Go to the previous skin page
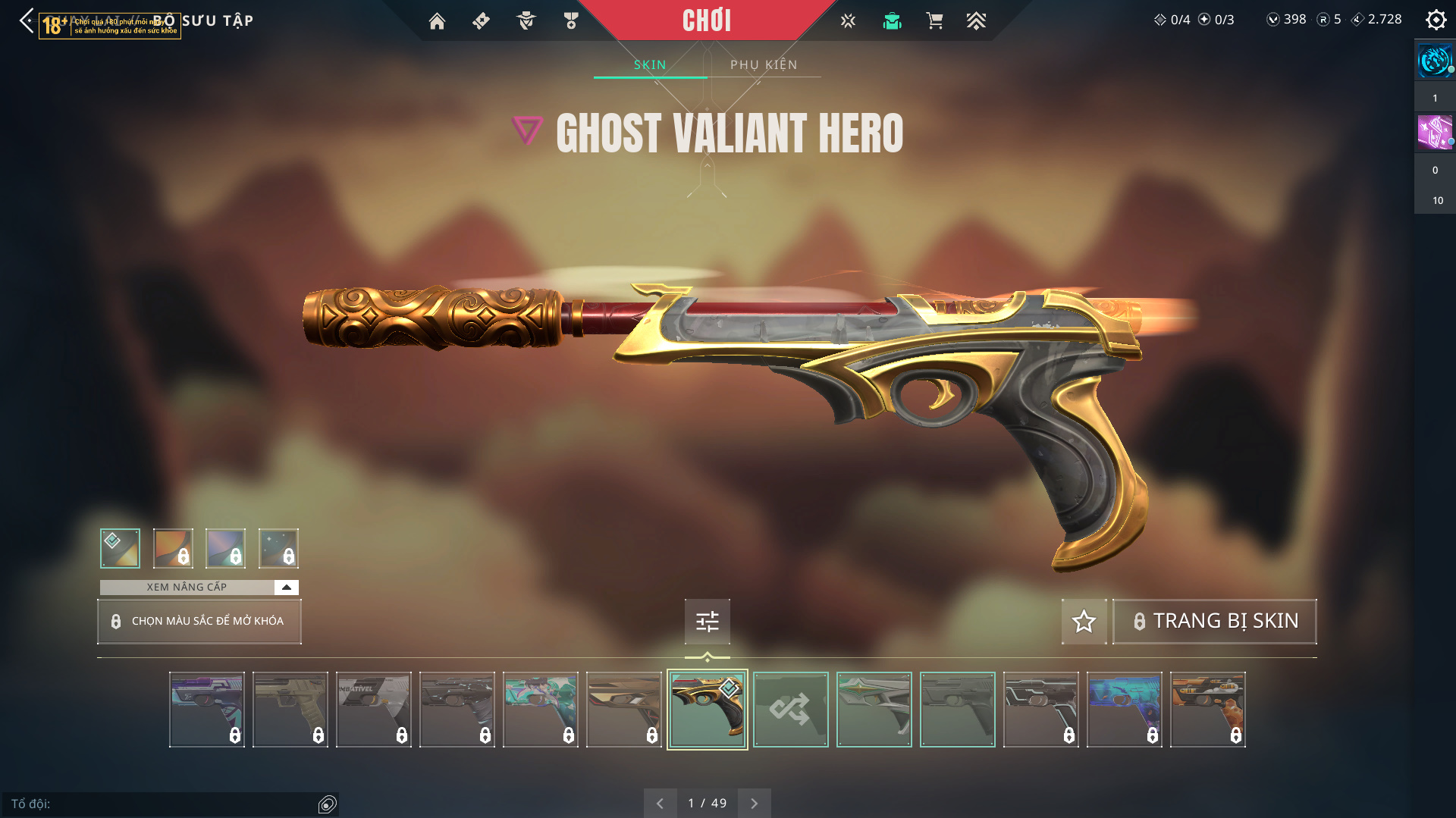Image resolution: width=1456 pixels, height=818 pixels. pos(660,804)
